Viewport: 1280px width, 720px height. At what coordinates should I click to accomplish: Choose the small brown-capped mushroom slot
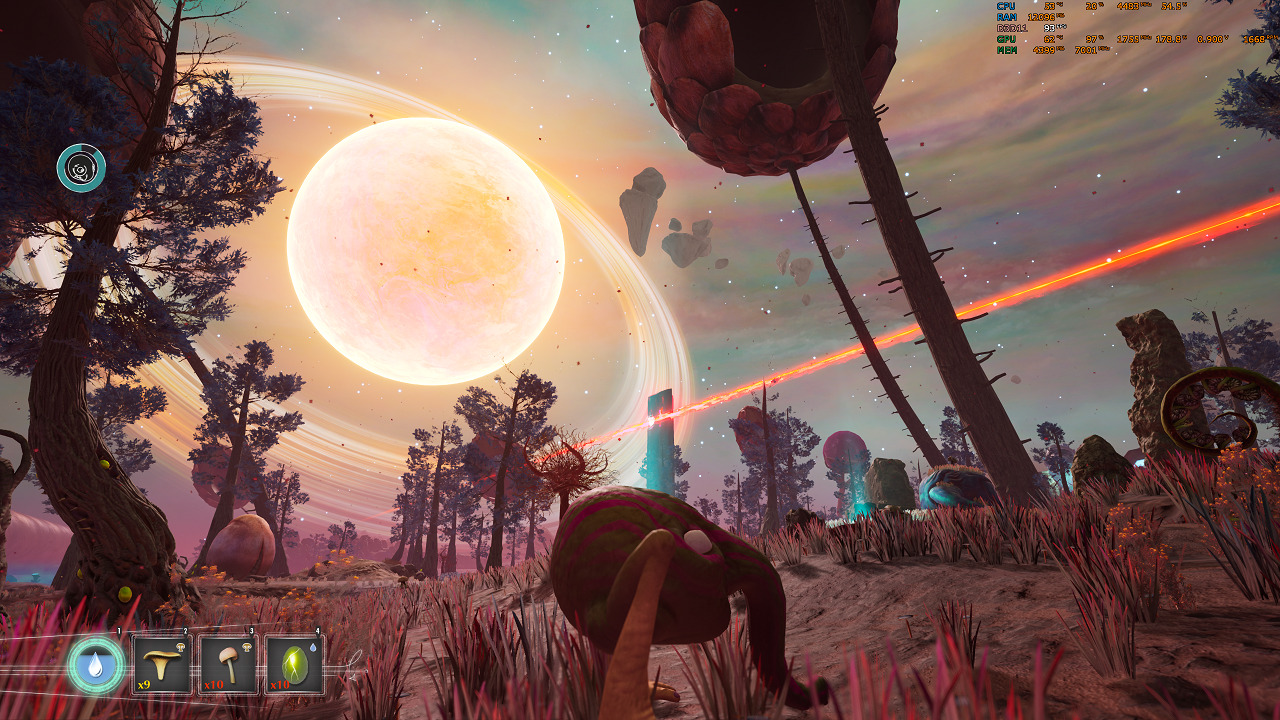[229, 664]
